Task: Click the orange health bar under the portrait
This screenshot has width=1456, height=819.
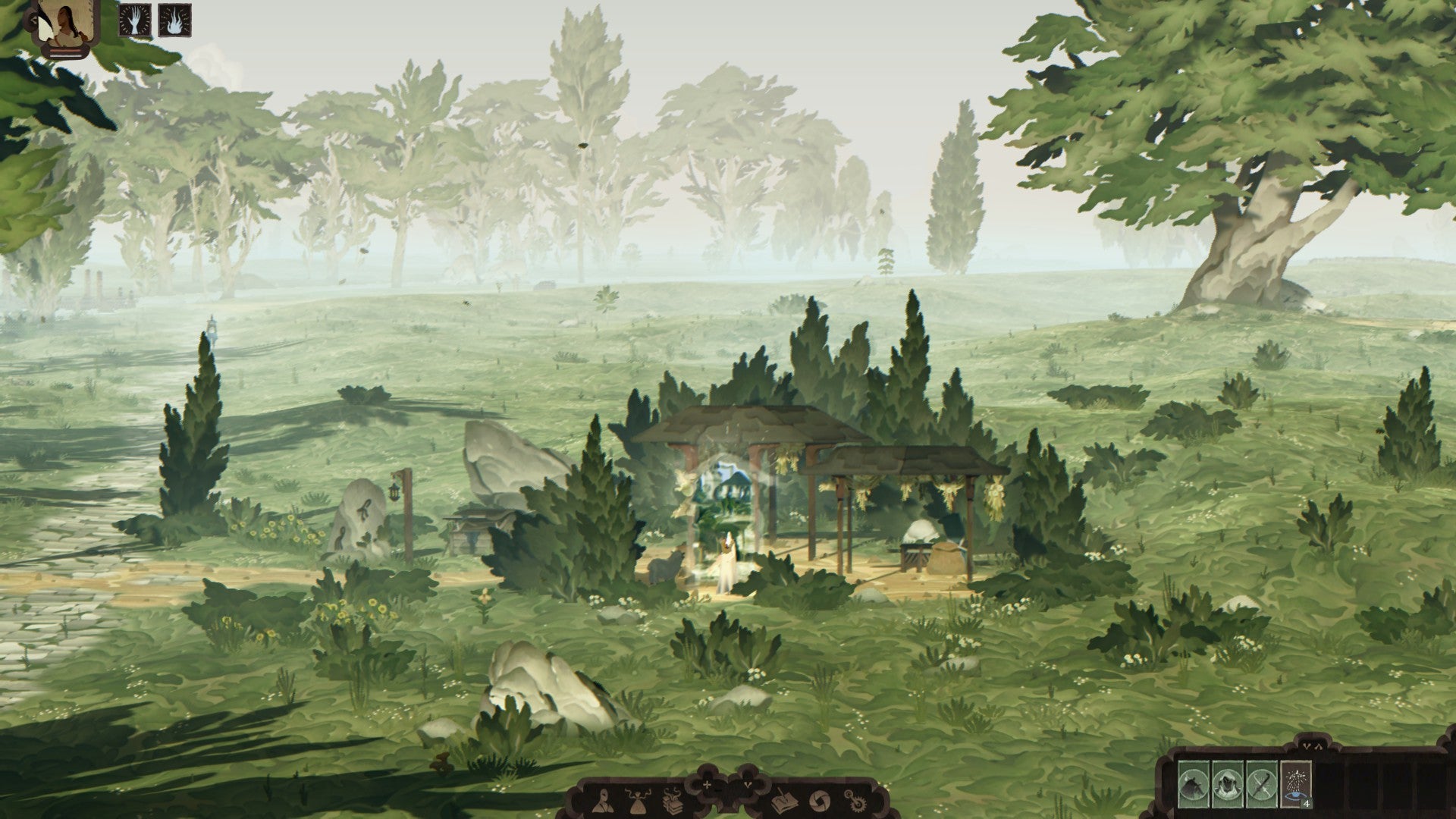Action: click(x=65, y=51)
